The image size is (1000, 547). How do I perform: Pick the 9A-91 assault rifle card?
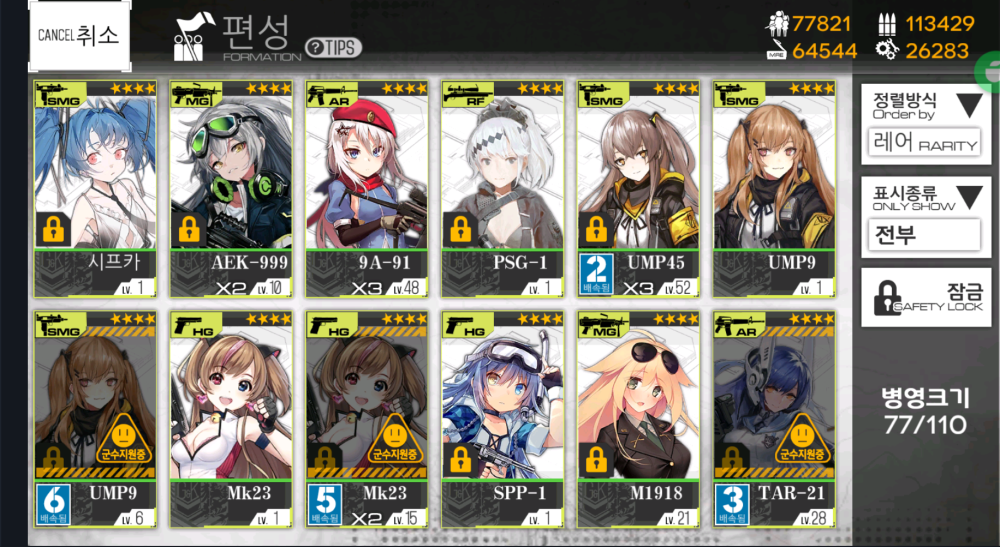click(367, 189)
